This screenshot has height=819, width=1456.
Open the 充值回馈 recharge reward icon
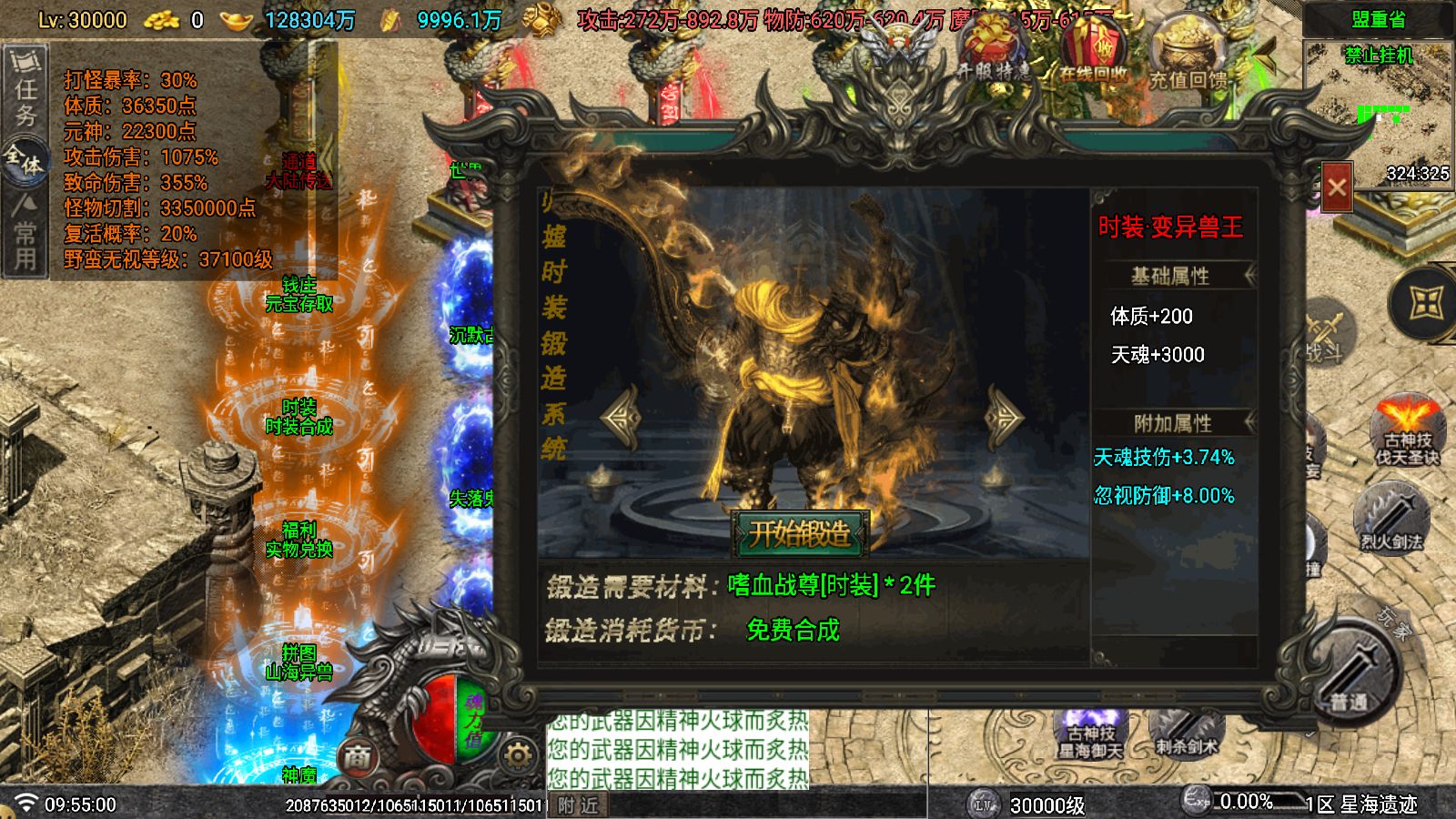1188,56
